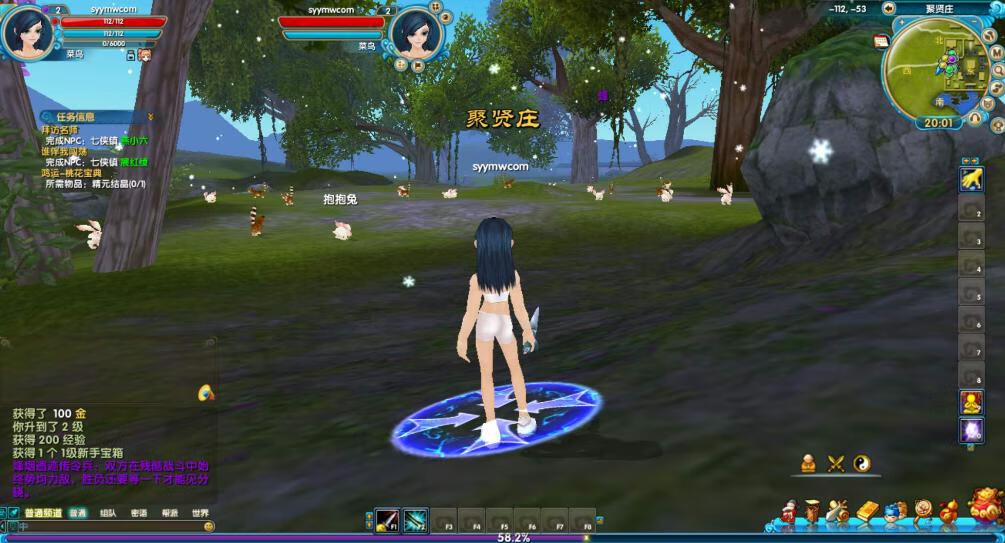This screenshot has height=543, width=1005.
Task: Switch to the 帮派 guild chat tab
Action: tap(170, 513)
